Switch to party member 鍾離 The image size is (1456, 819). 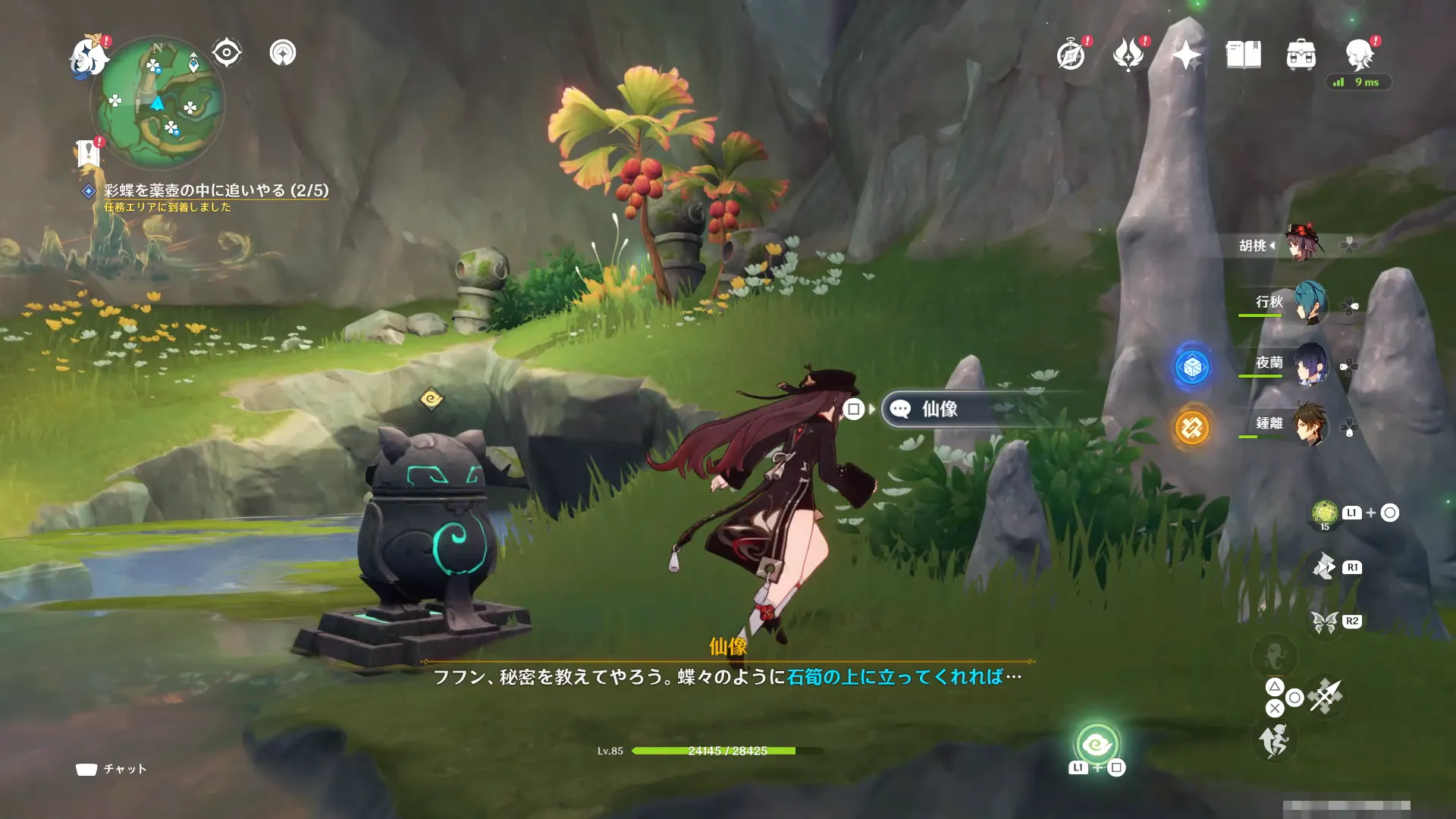click(x=1309, y=424)
